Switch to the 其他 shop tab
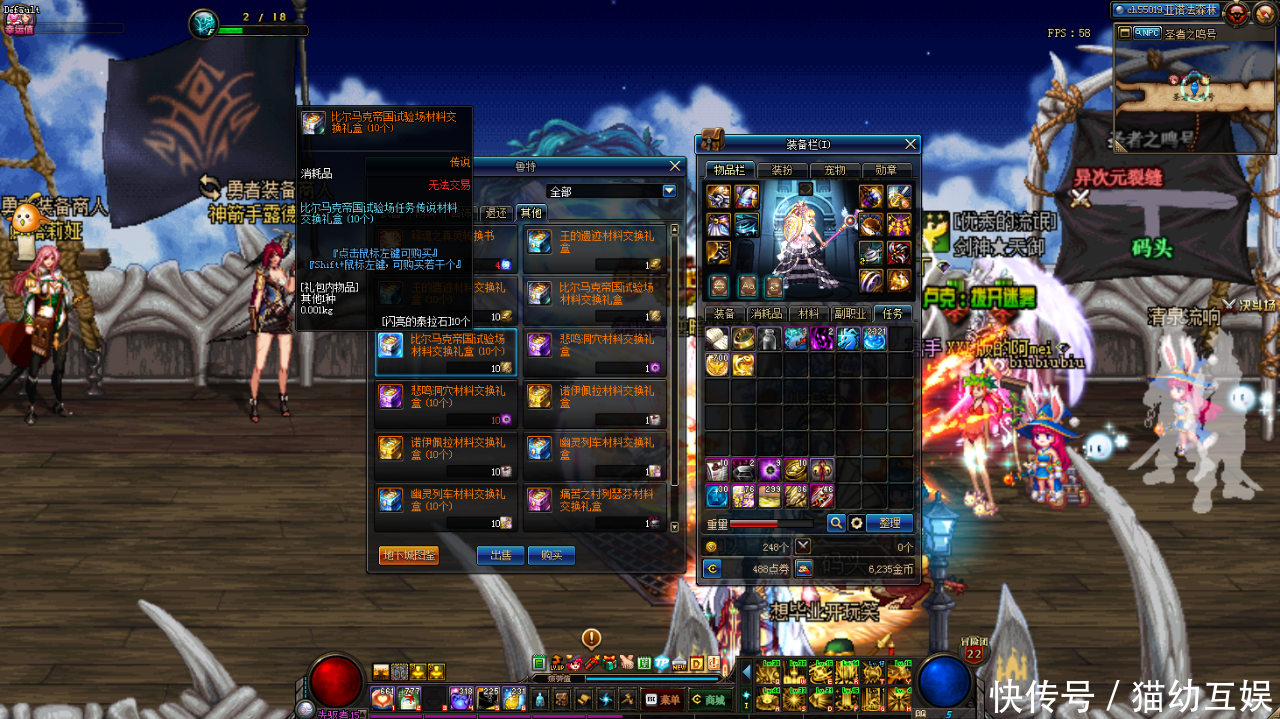 [530, 213]
